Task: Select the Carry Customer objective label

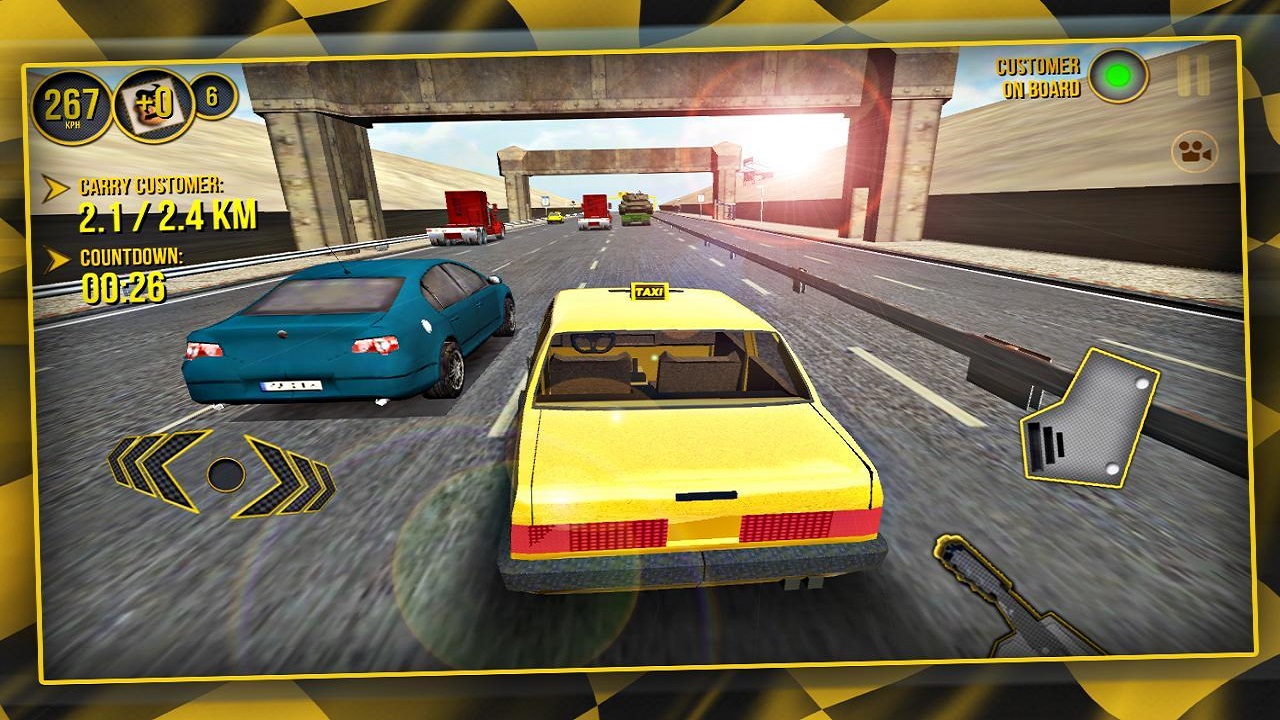Action: pos(150,186)
